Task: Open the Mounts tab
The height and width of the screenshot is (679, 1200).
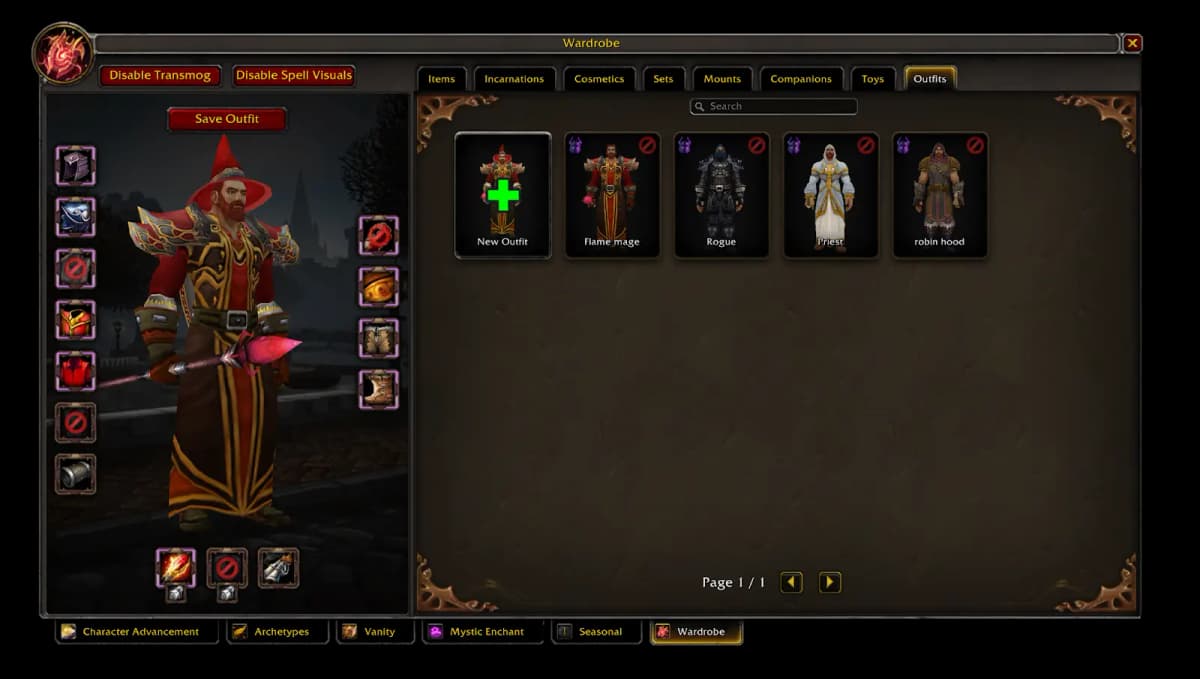Action: 722,79
